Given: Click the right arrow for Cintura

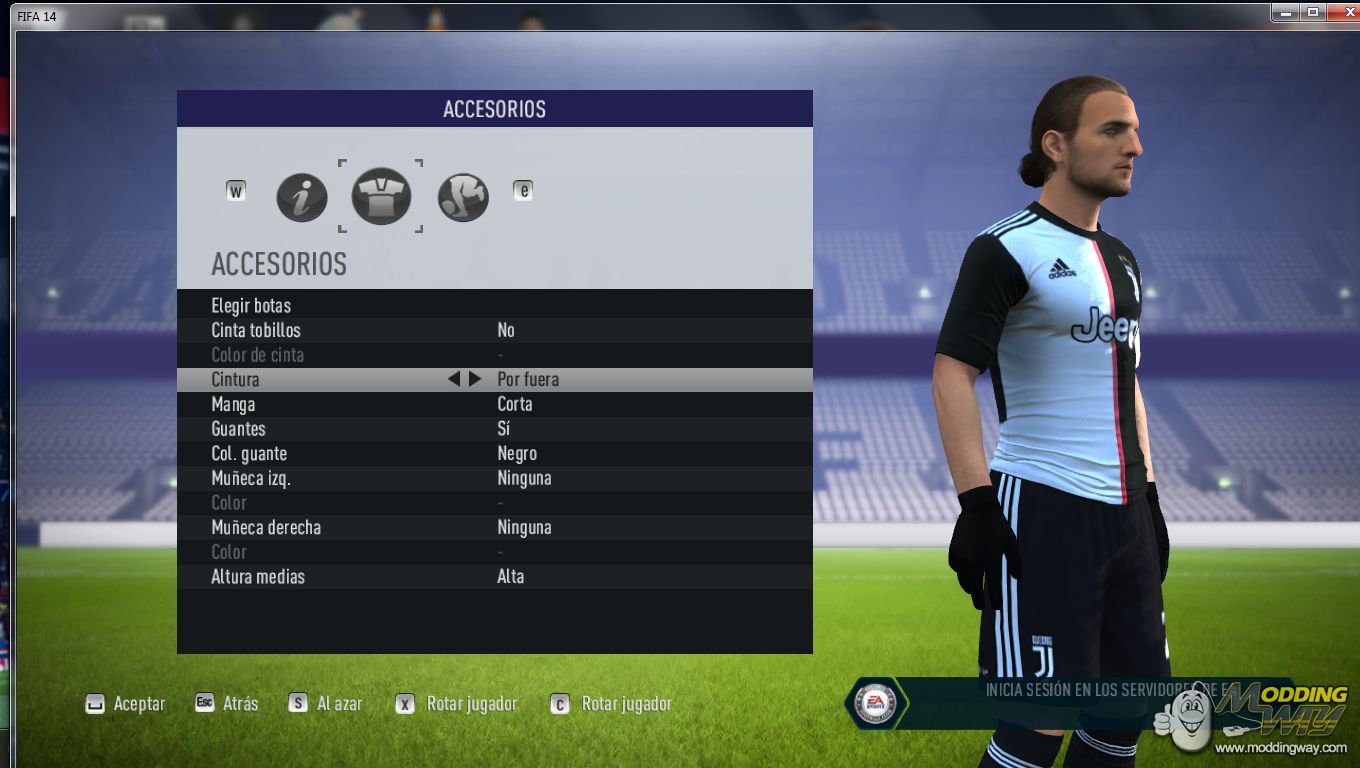Looking at the screenshot, I should (475, 379).
